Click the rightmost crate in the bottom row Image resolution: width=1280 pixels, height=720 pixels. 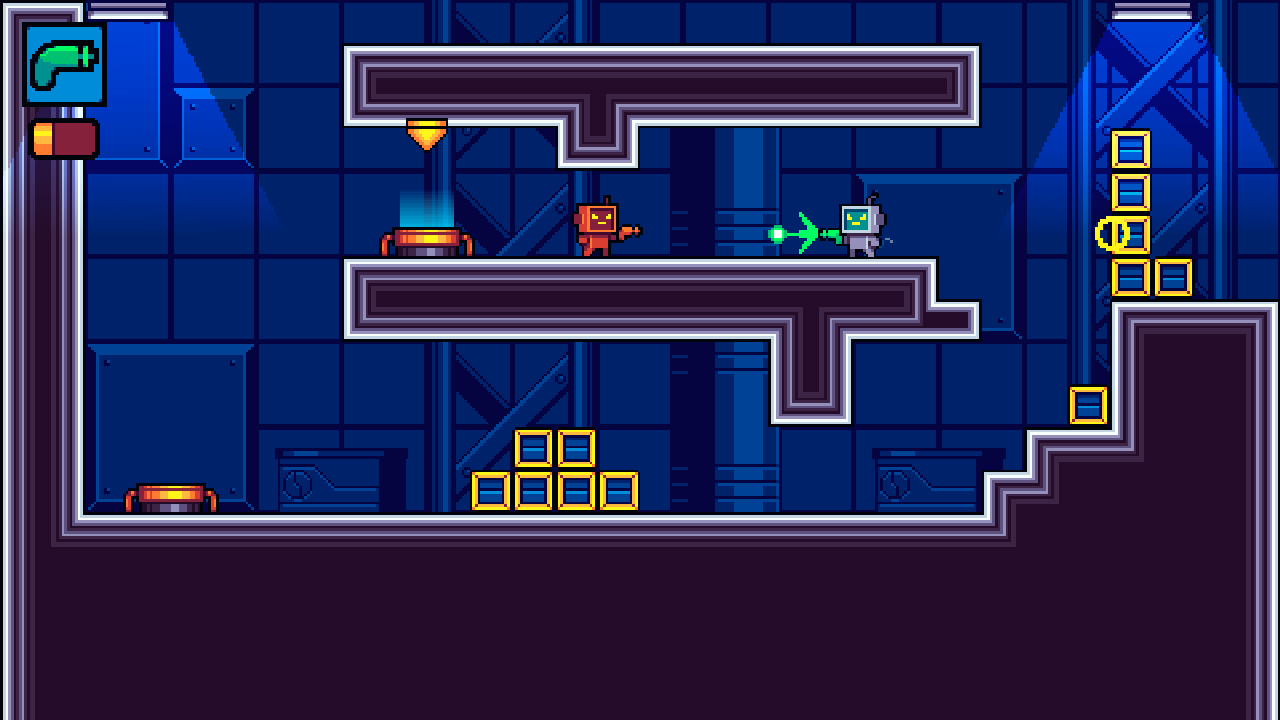621,492
